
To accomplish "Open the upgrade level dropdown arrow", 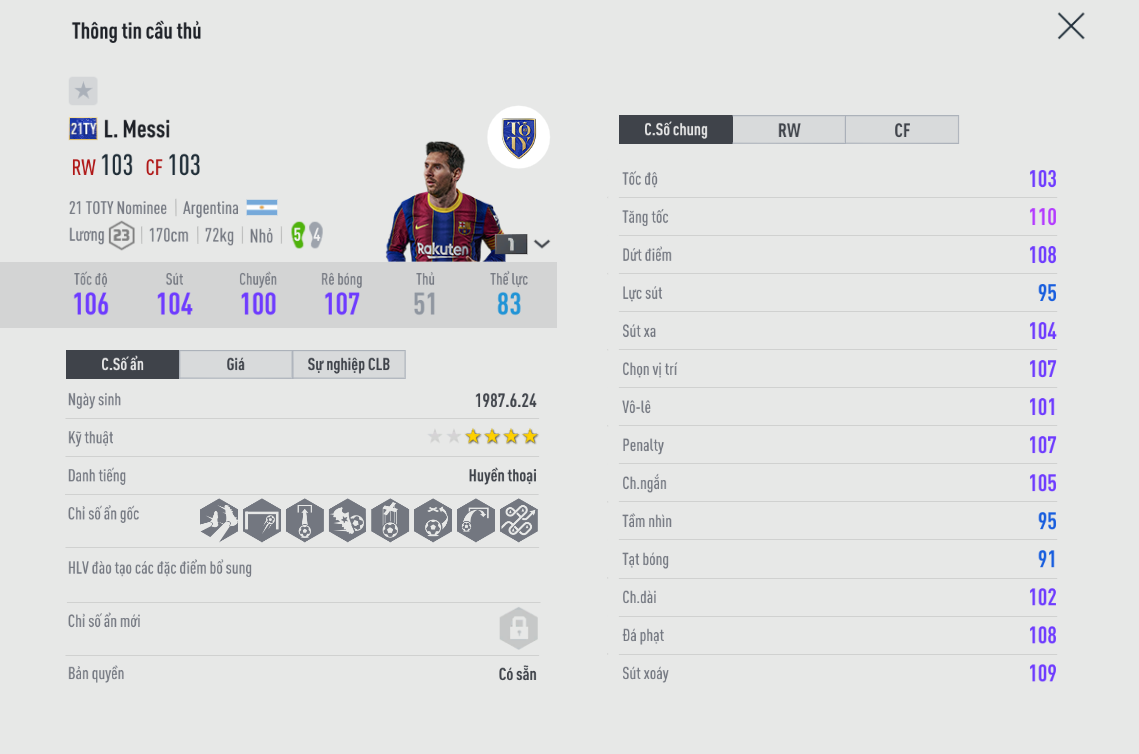I will point(542,244).
